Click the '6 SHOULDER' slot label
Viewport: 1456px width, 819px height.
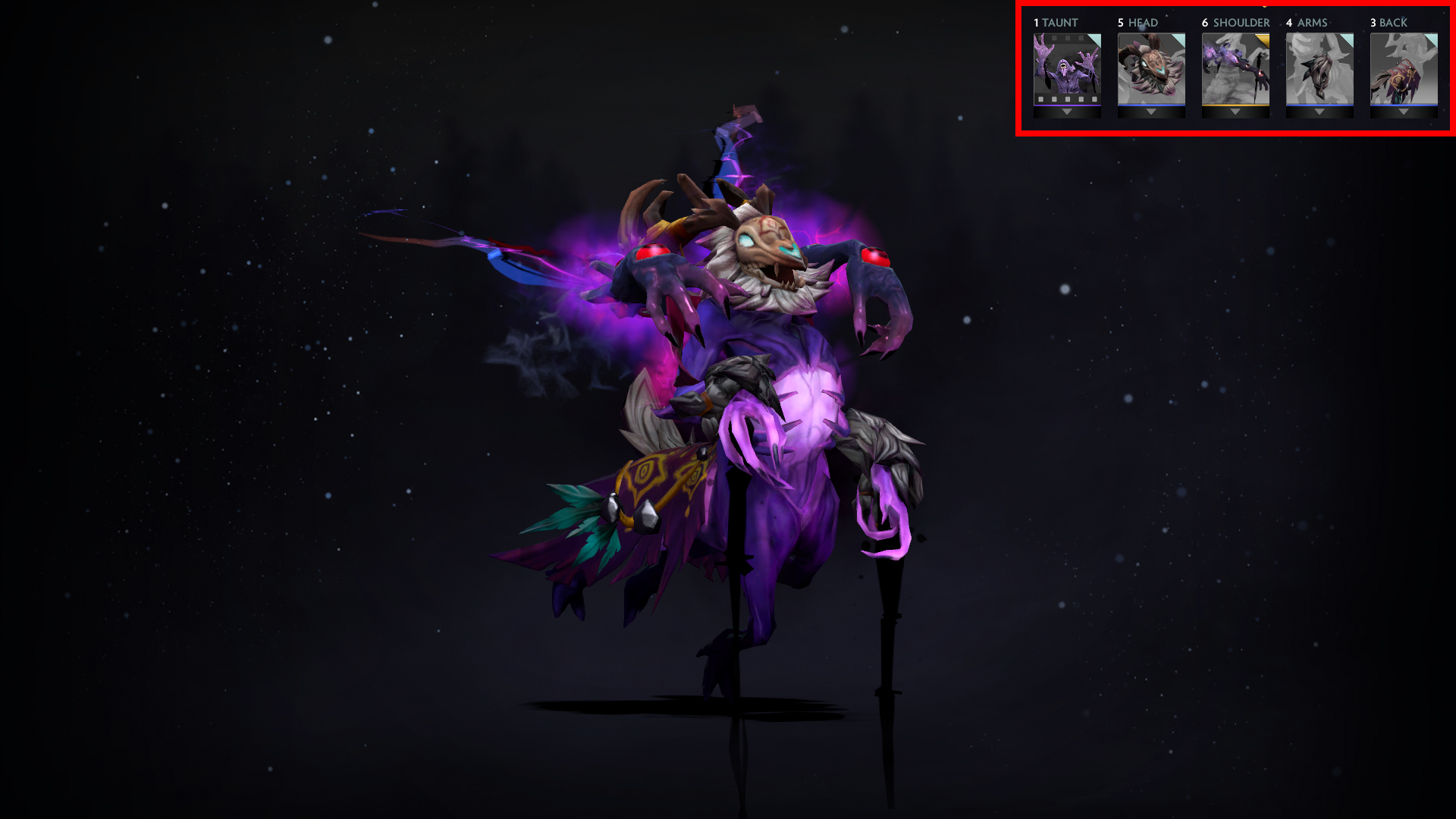coord(1236,23)
